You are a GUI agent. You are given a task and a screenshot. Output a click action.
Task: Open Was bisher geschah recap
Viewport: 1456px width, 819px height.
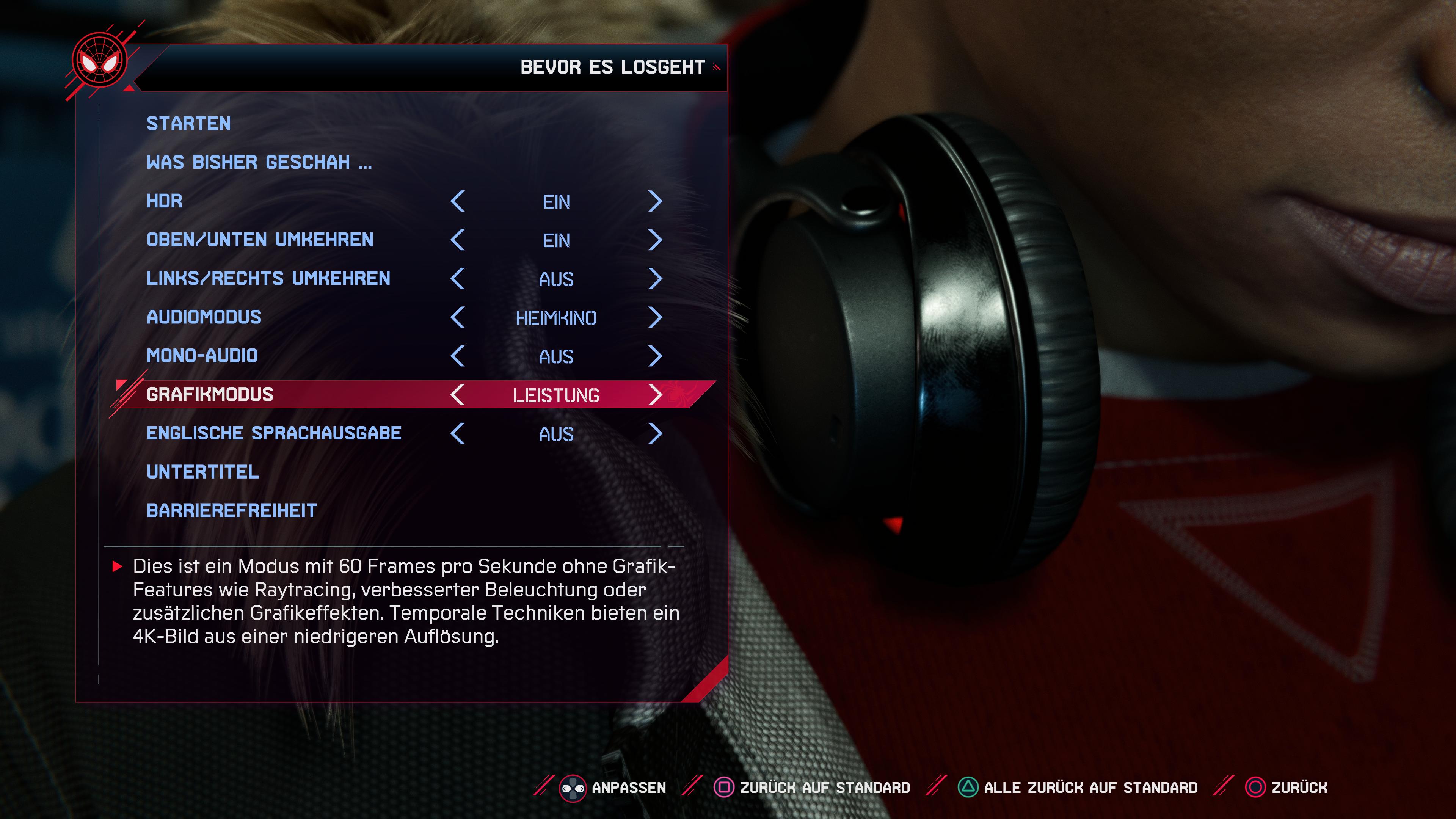click(x=259, y=162)
